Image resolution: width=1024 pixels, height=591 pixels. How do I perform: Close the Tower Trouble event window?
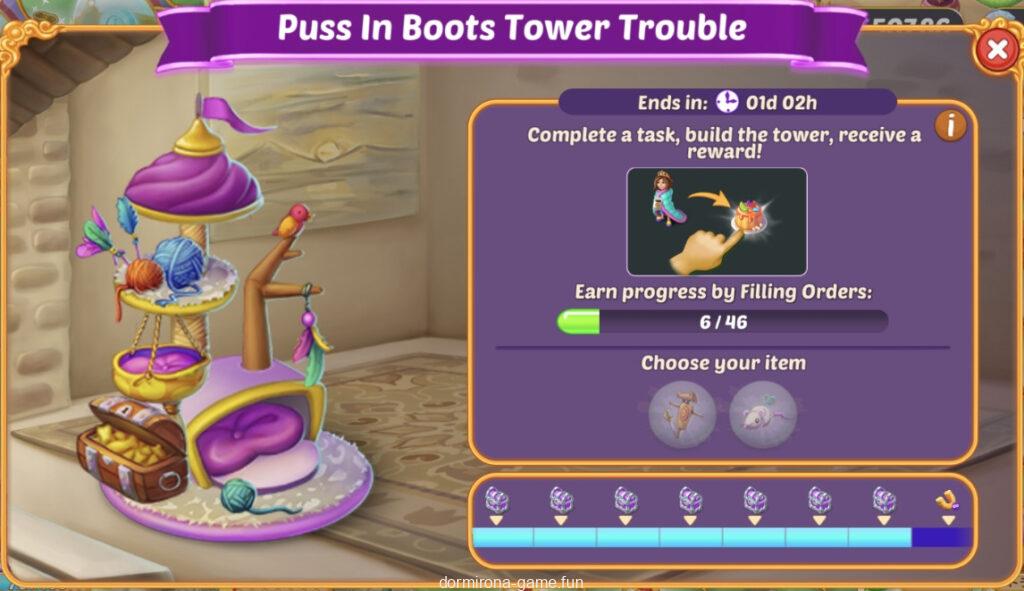(996, 49)
